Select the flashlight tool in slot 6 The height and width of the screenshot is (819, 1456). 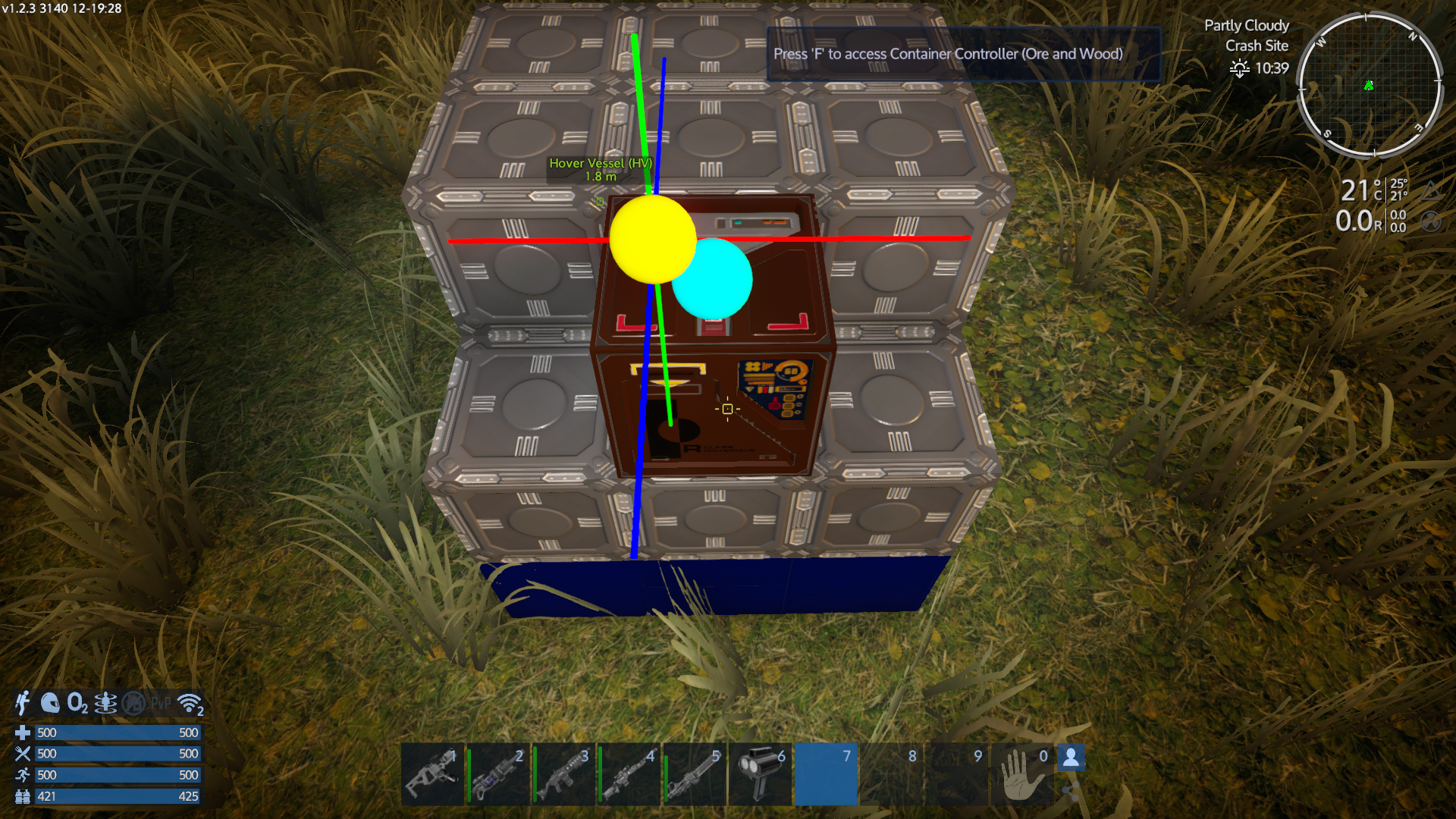click(x=760, y=774)
